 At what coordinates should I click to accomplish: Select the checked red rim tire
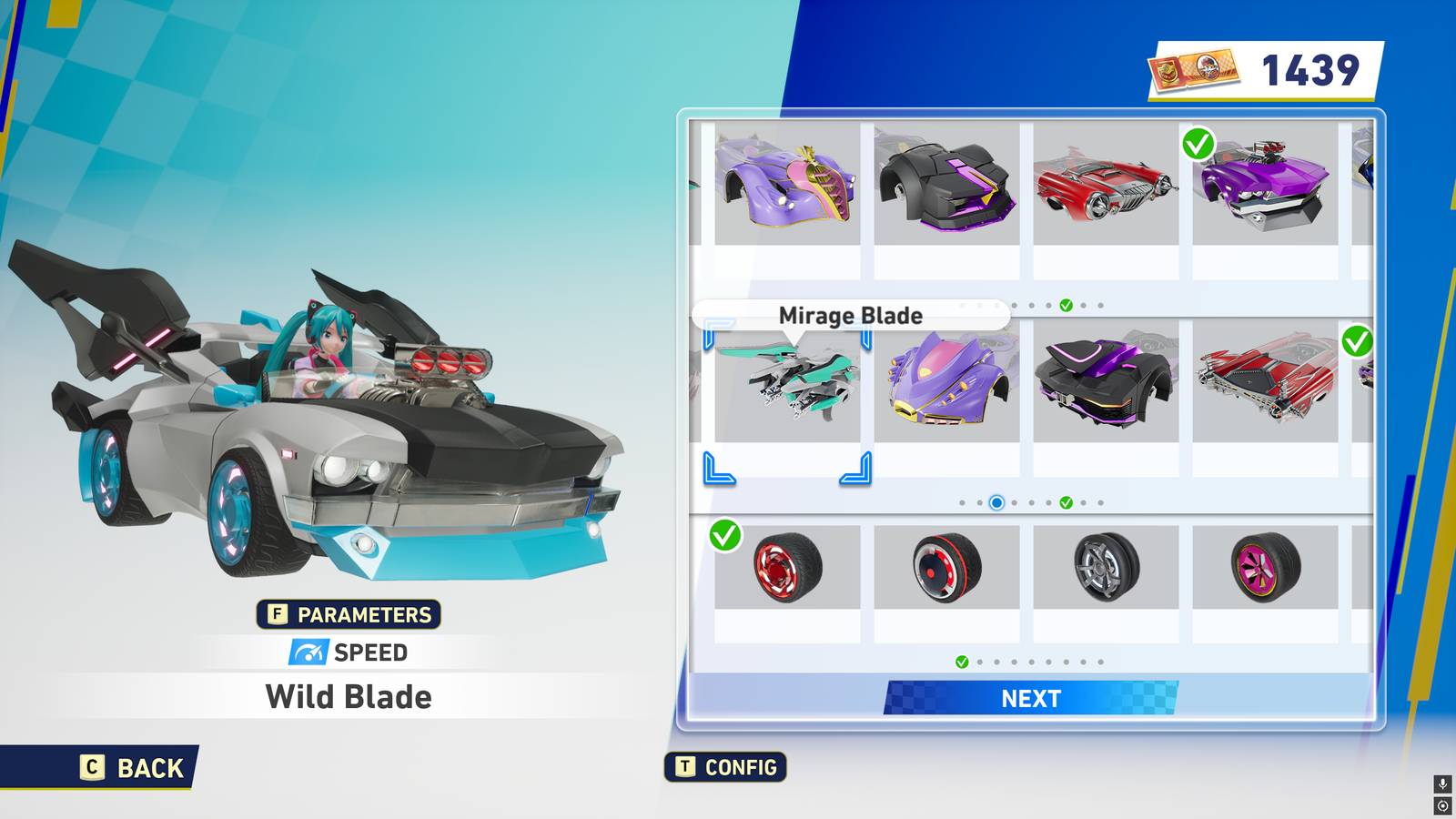pos(787,568)
